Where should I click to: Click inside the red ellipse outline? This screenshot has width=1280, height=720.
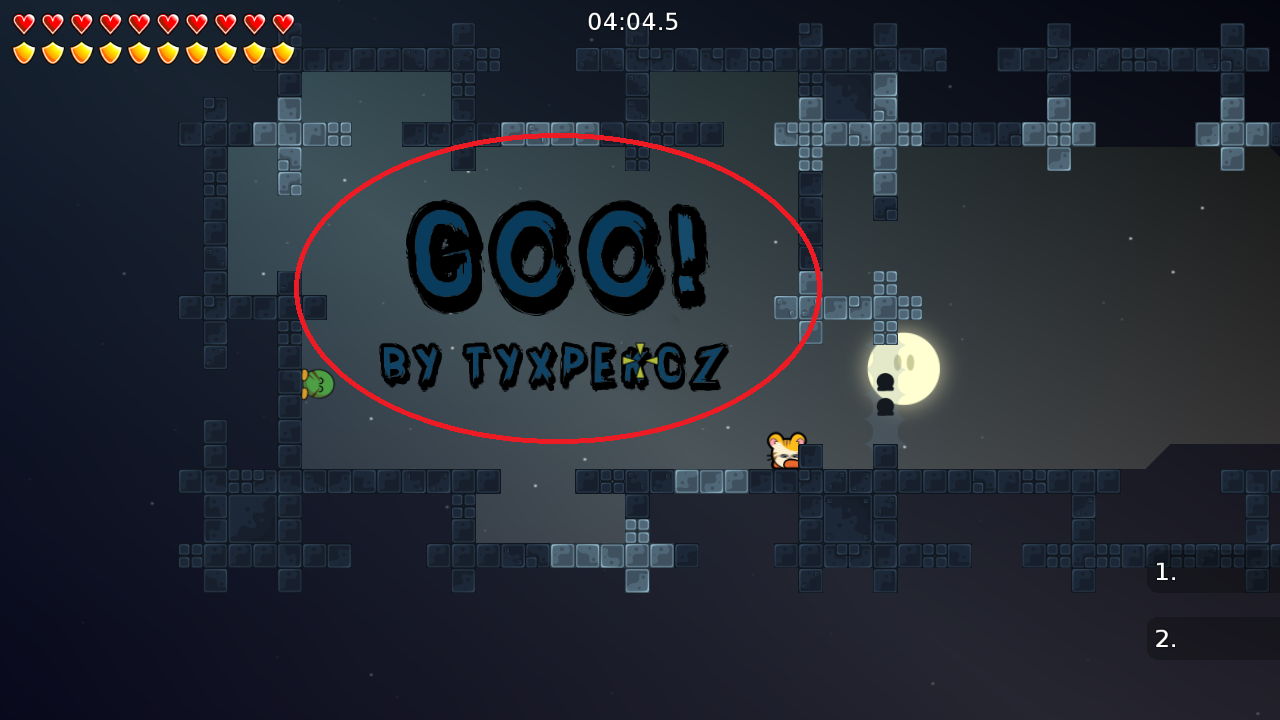[560, 290]
